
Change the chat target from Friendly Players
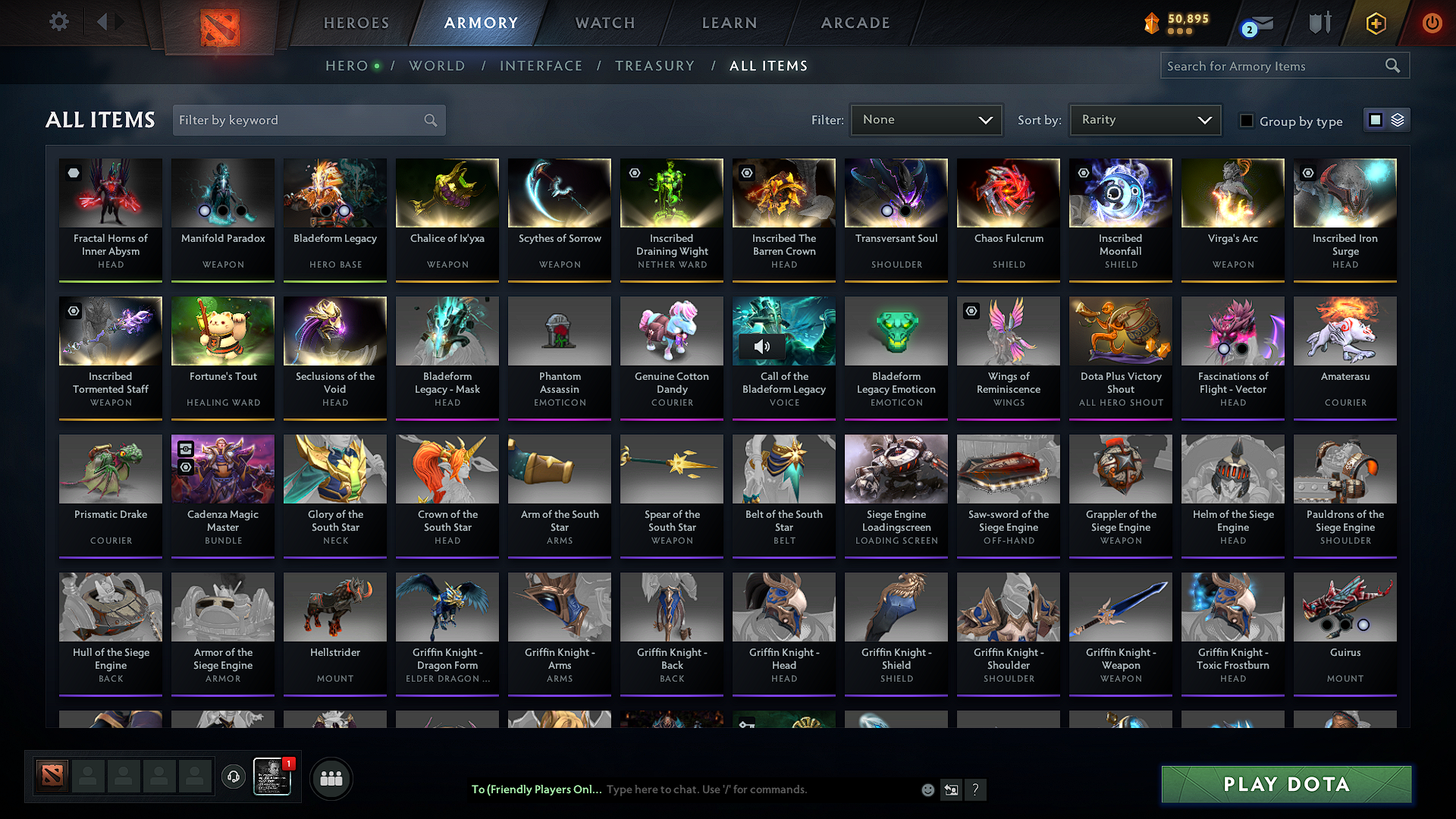(535, 789)
